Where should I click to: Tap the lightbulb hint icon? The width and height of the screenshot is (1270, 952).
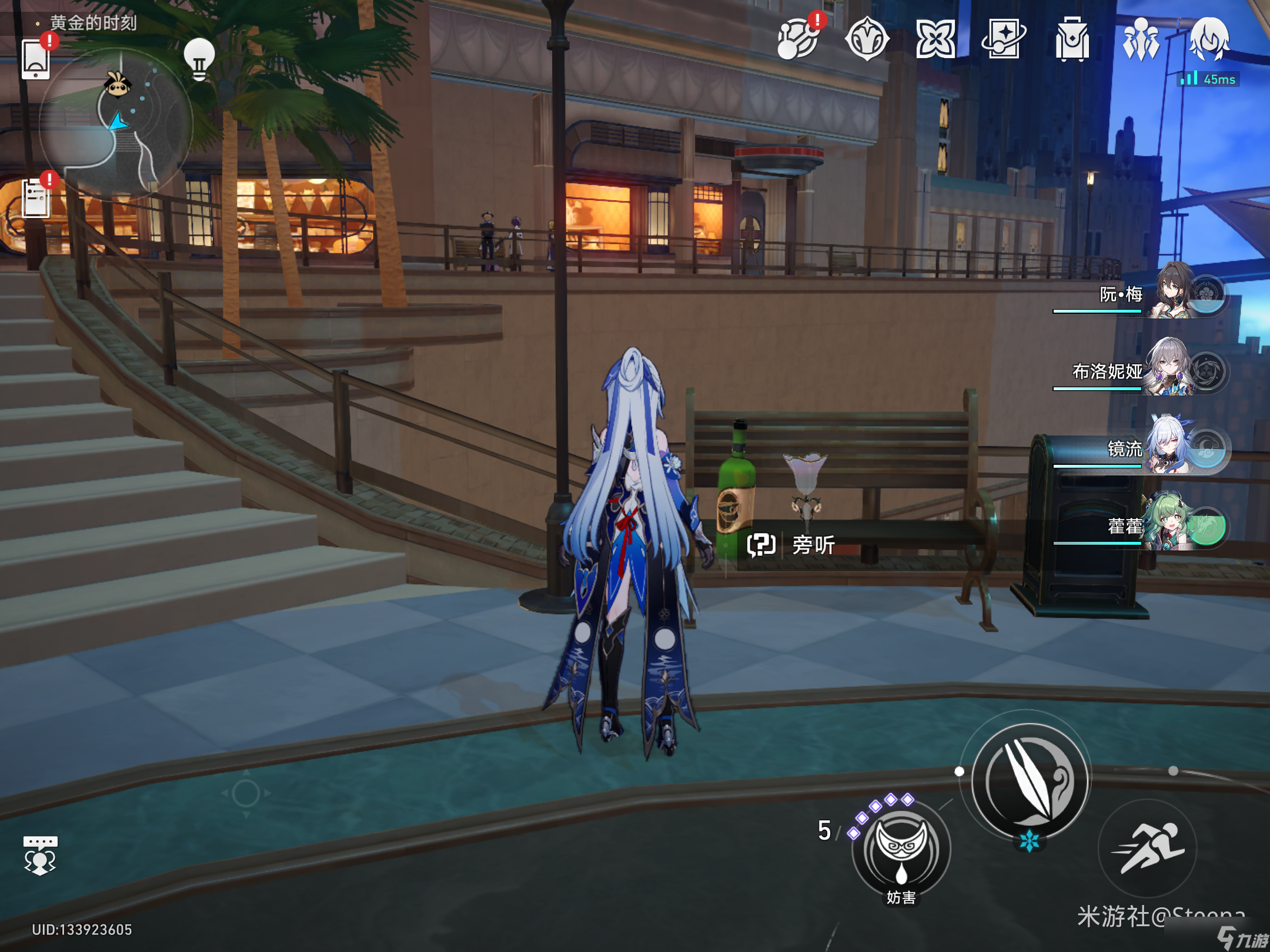[x=199, y=58]
